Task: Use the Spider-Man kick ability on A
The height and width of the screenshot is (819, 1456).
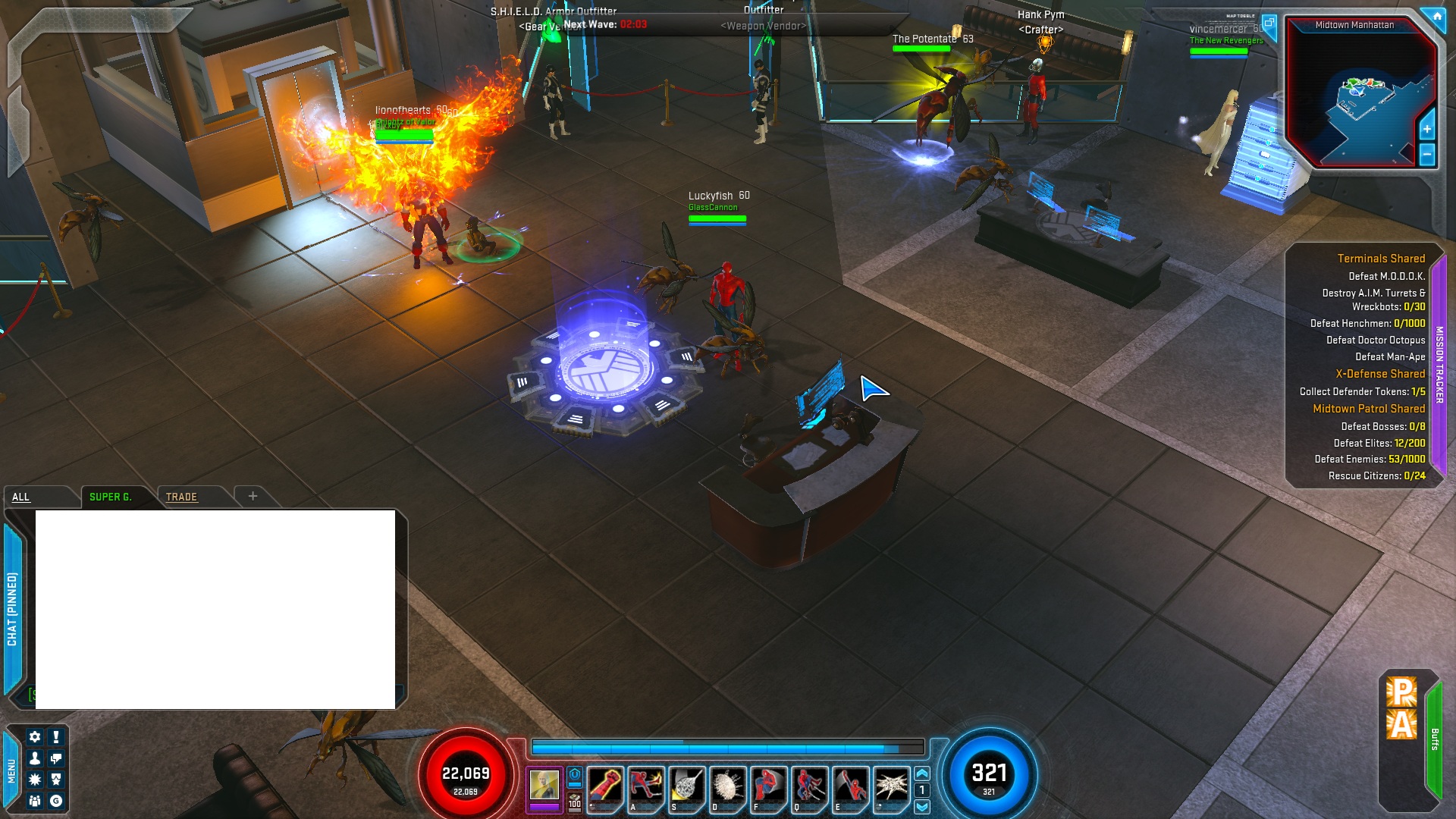Action: point(645,786)
